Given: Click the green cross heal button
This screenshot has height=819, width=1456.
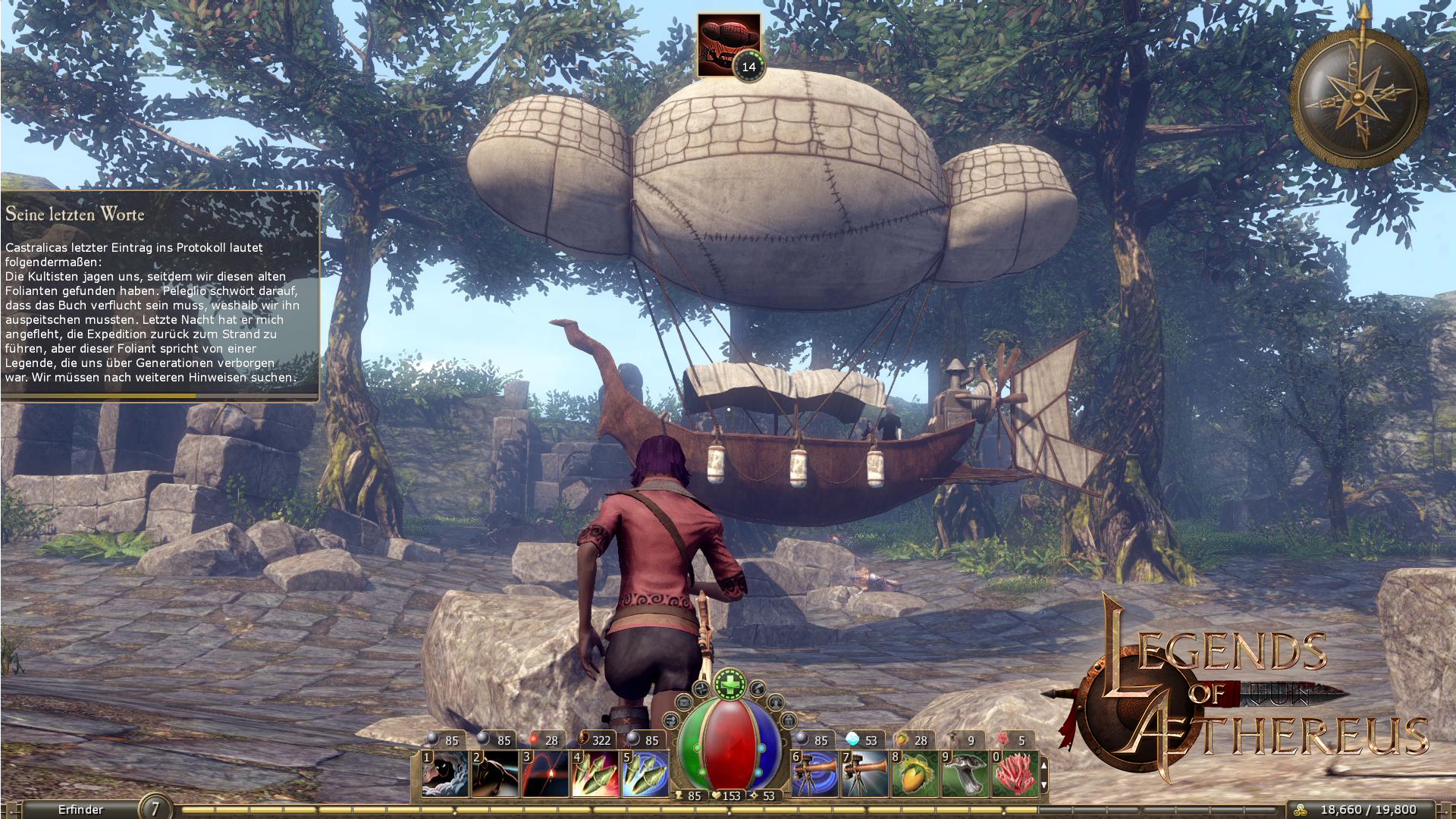Looking at the screenshot, I should pyautogui.click(x=730, y=684).
